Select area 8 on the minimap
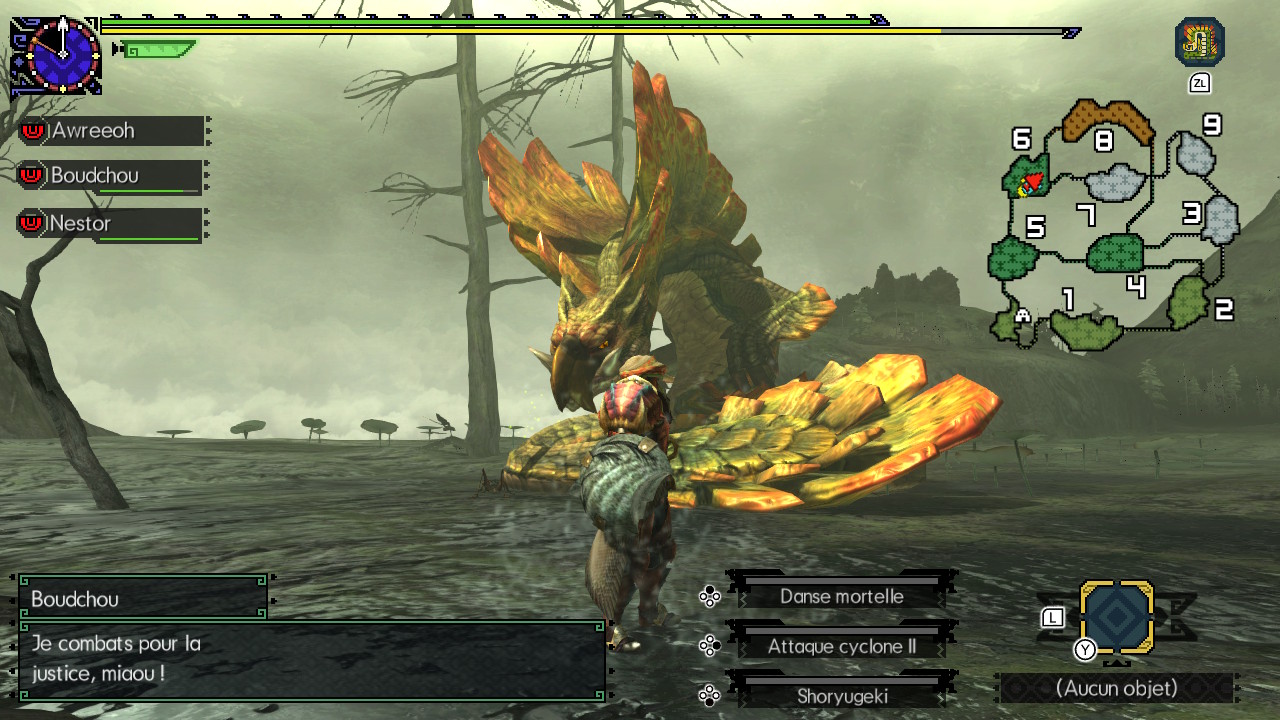This screenshot has width=1280, height=720. 1104,124
